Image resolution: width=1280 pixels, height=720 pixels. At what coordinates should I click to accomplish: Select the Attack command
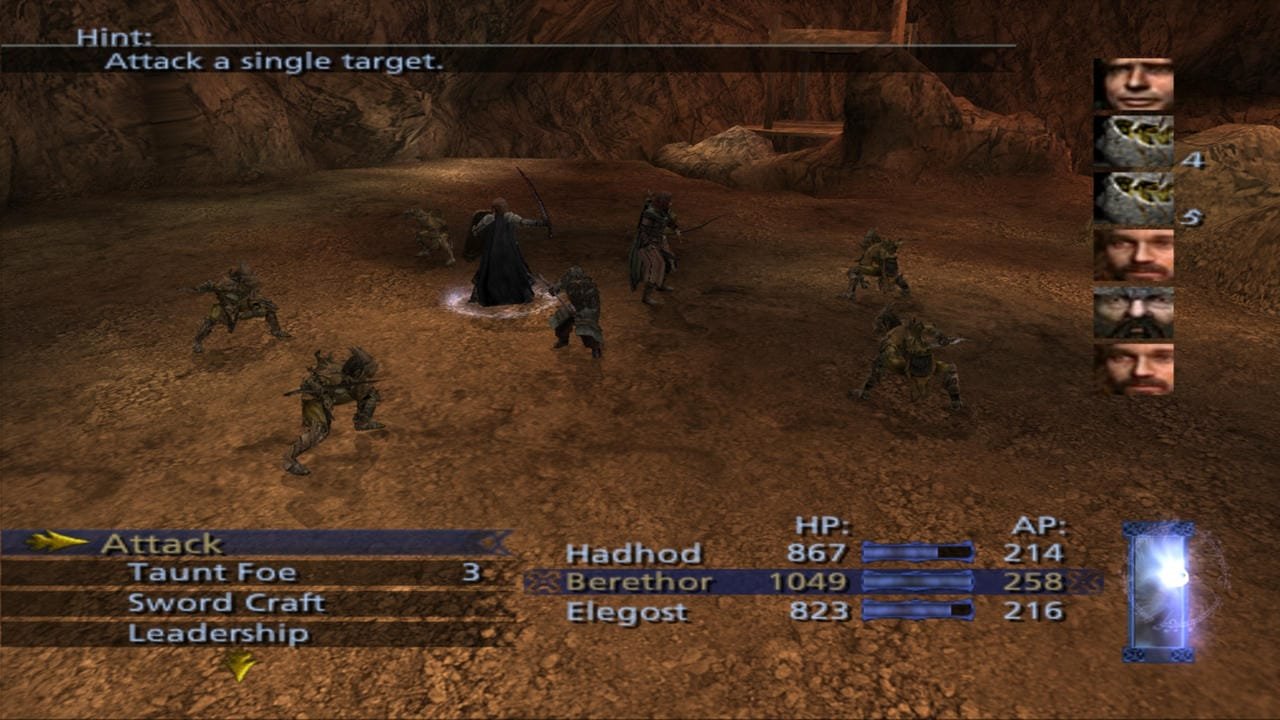pos(160,544)
